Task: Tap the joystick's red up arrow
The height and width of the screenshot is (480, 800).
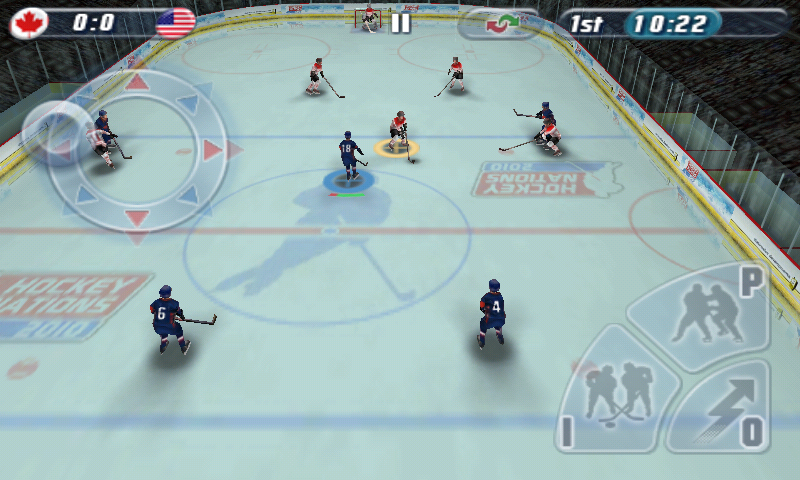Action: pos(137,82)
